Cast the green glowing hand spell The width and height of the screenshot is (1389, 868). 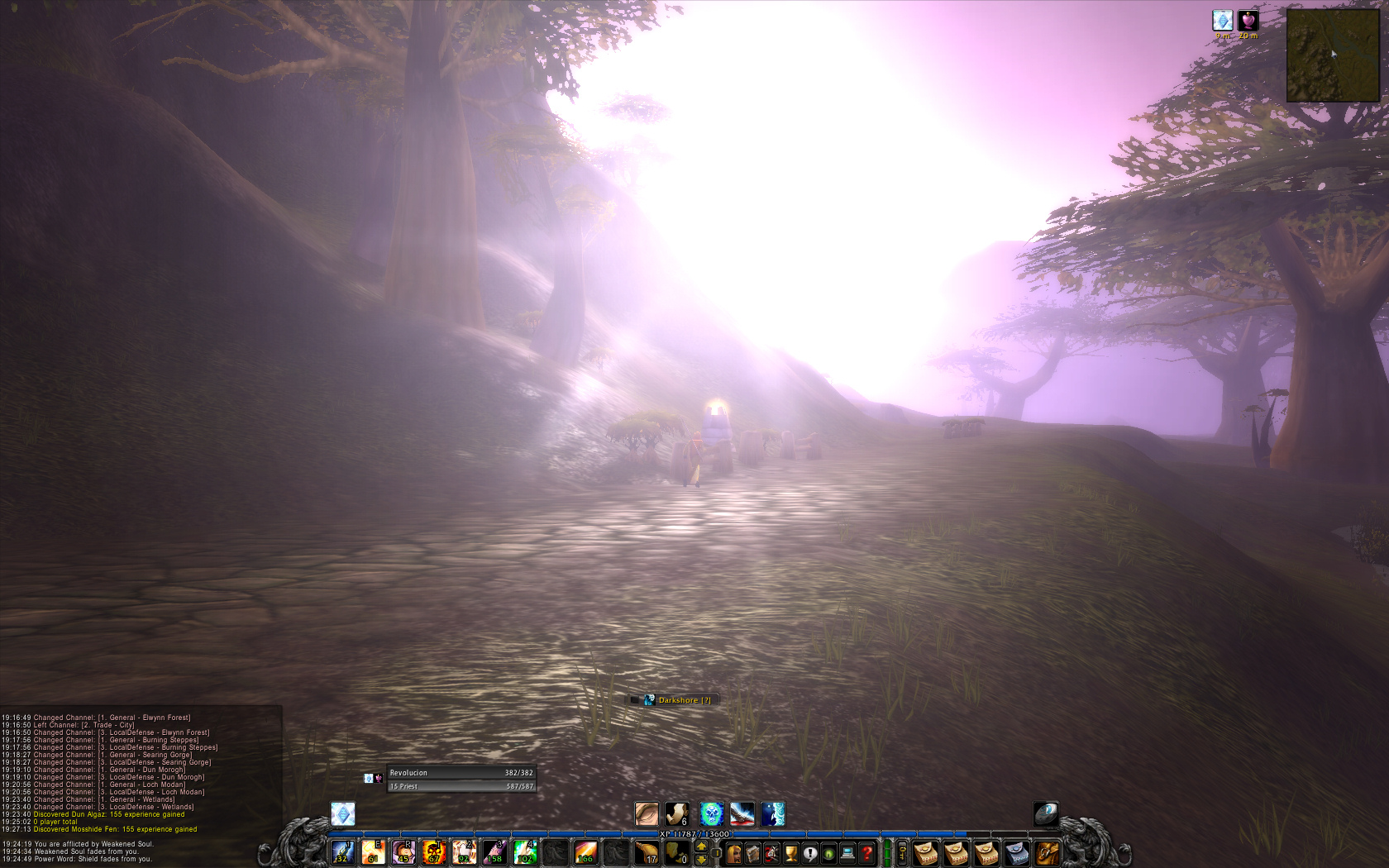click(x=525, y=851)
